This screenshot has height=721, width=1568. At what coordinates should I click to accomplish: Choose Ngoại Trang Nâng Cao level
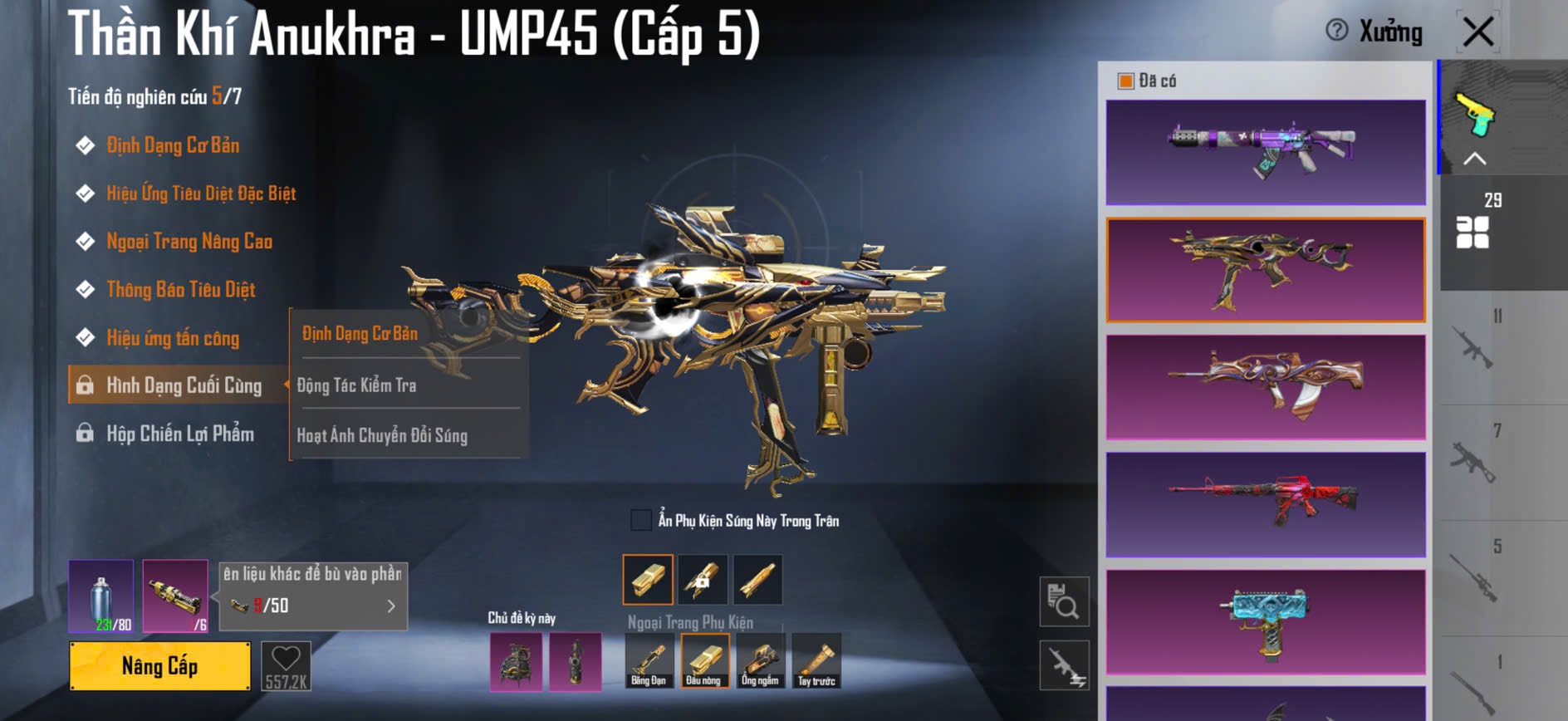coord(189,242)
